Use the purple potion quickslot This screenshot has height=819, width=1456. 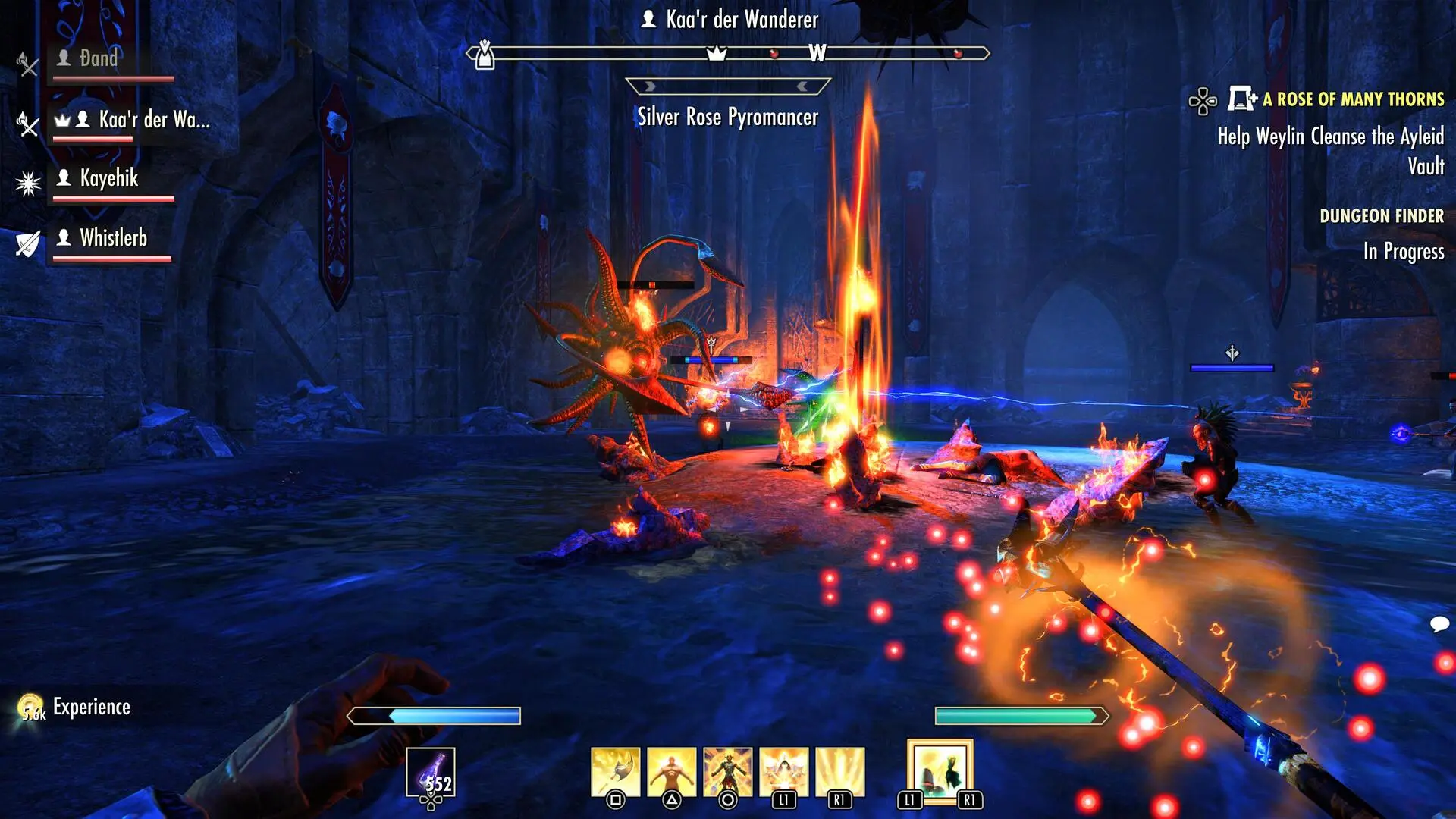tap(431, 772)
